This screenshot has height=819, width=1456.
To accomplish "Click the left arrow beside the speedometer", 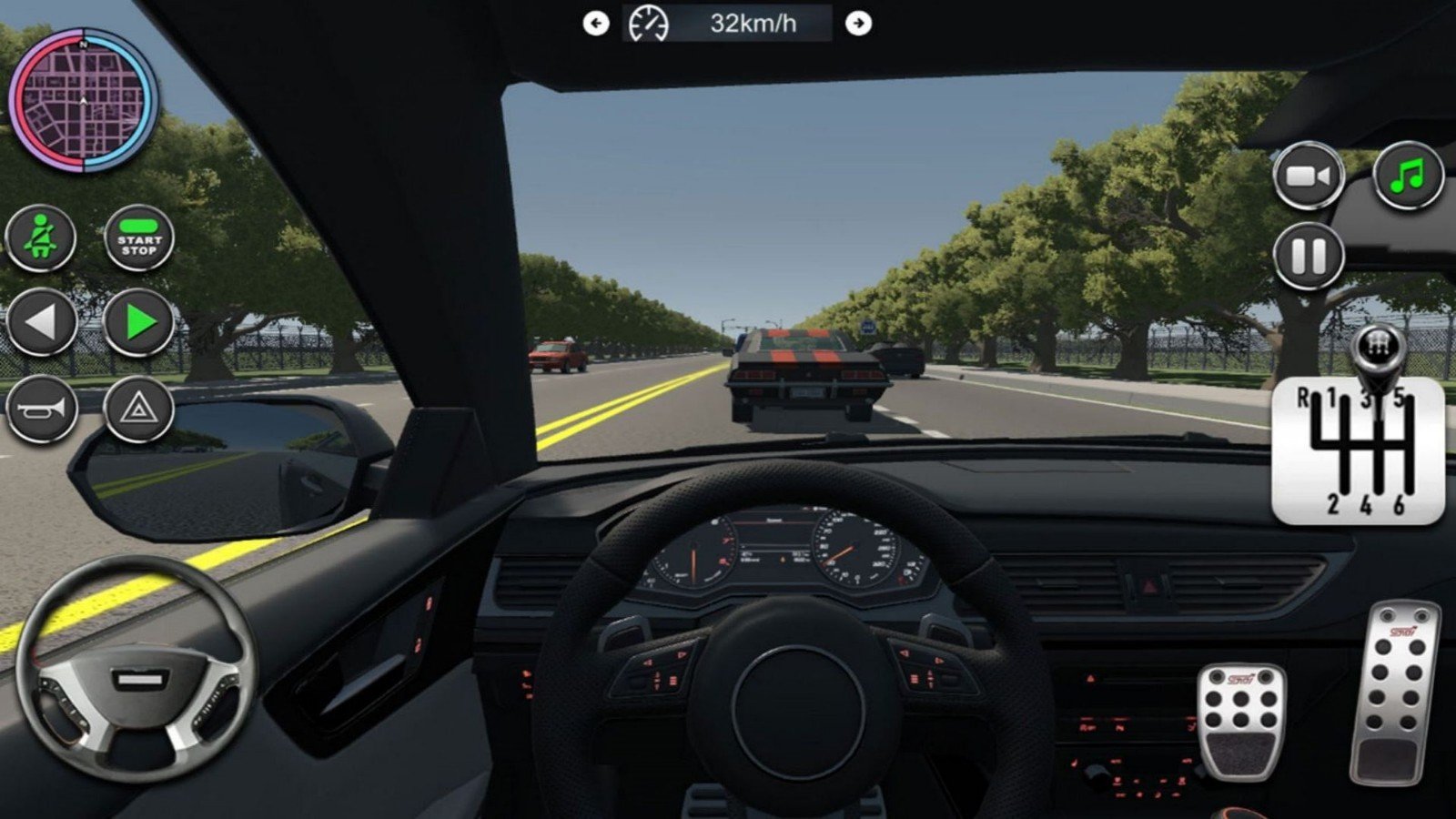I will pos(596,24).
